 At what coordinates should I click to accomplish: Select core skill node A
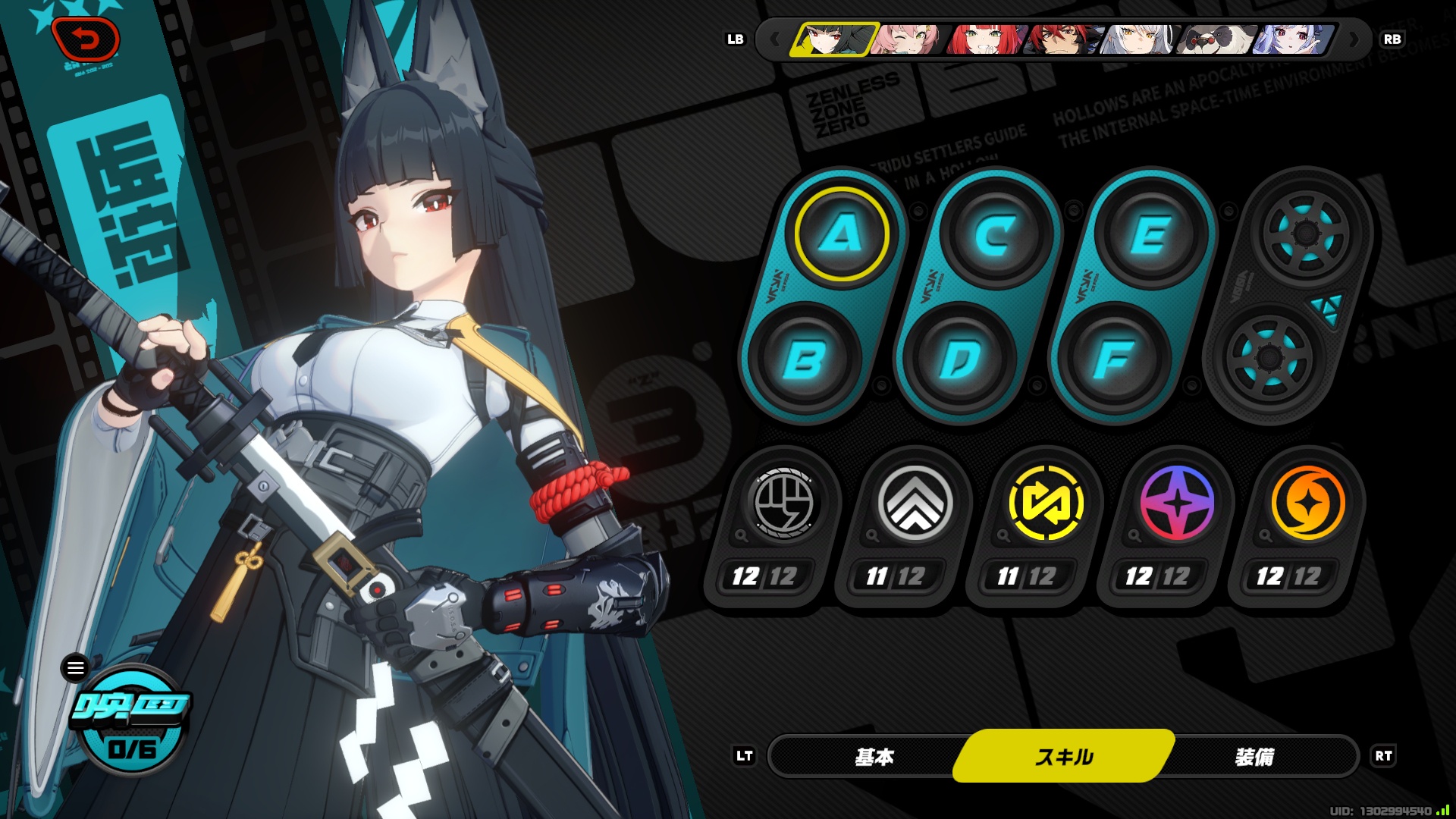pos(841,234)
